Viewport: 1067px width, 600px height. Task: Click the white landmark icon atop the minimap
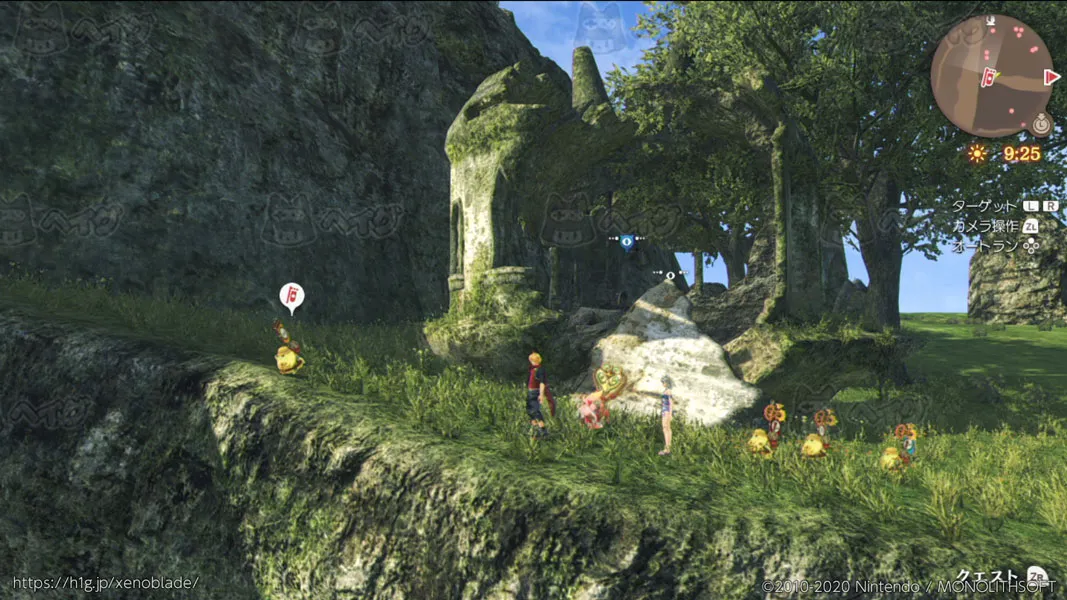990,19
